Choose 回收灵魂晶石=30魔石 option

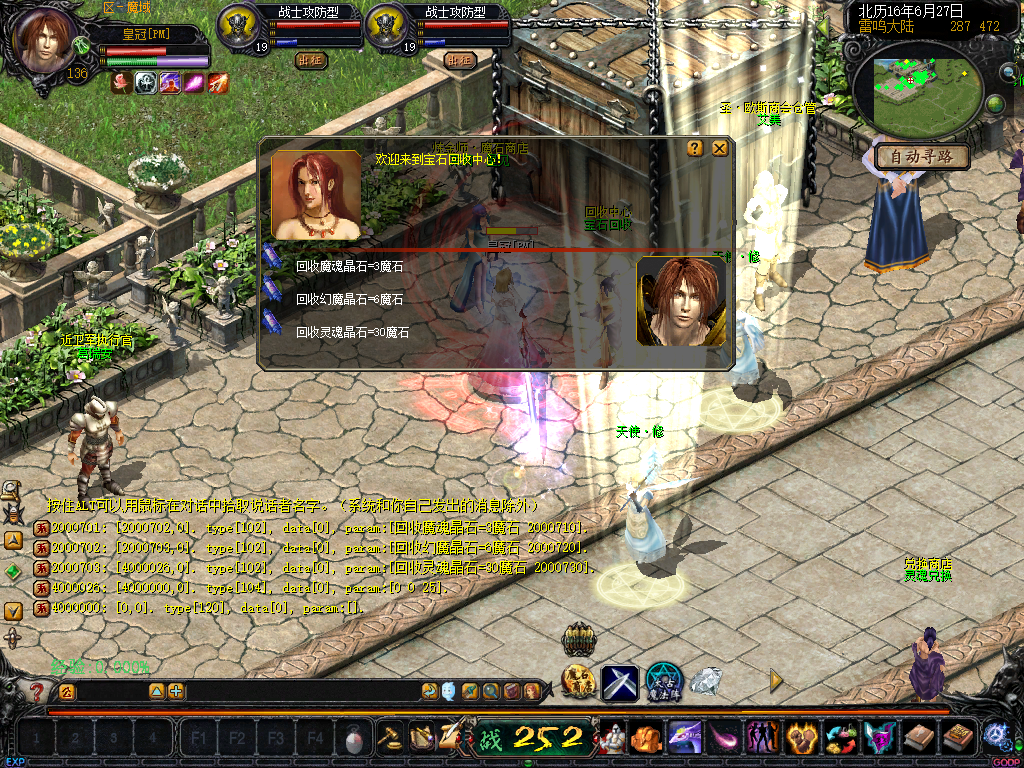click(352, 332)
